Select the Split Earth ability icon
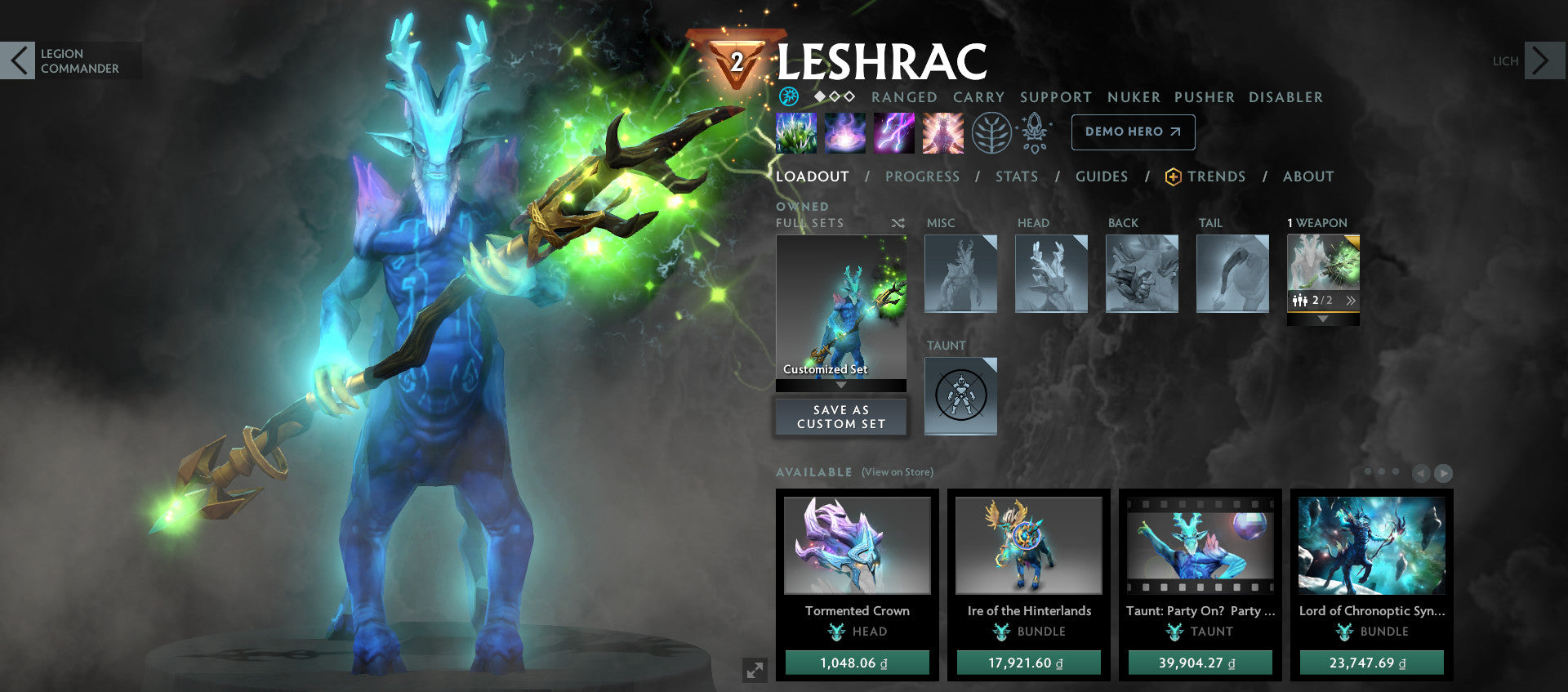 pyautogui.click(x=796, y=133)
